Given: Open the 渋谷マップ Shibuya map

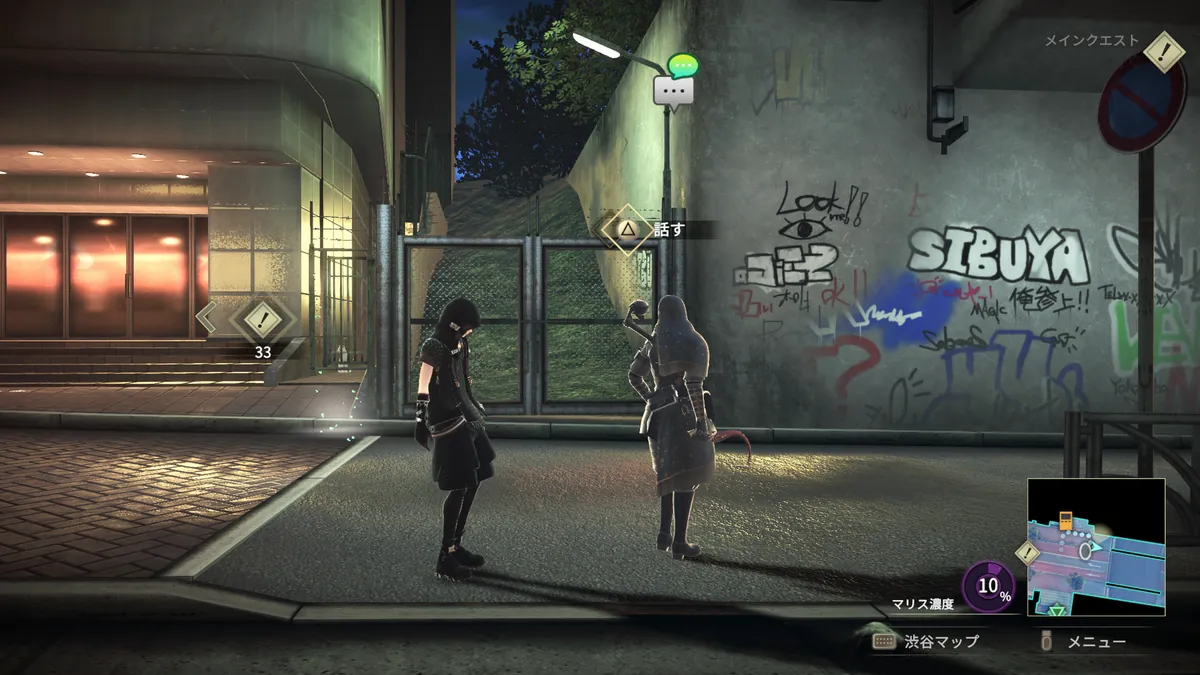Looking at the screenshot, I should [x=926, y=642].
